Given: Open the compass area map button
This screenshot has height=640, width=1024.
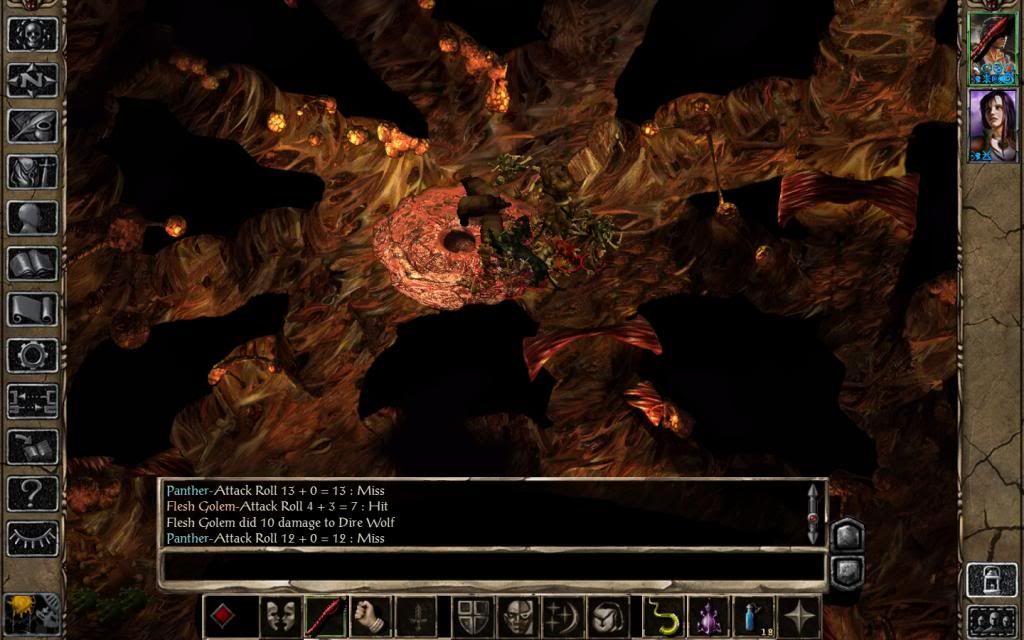Looking at the screenshot, I should pyautogui.click(x=32, y=79).
